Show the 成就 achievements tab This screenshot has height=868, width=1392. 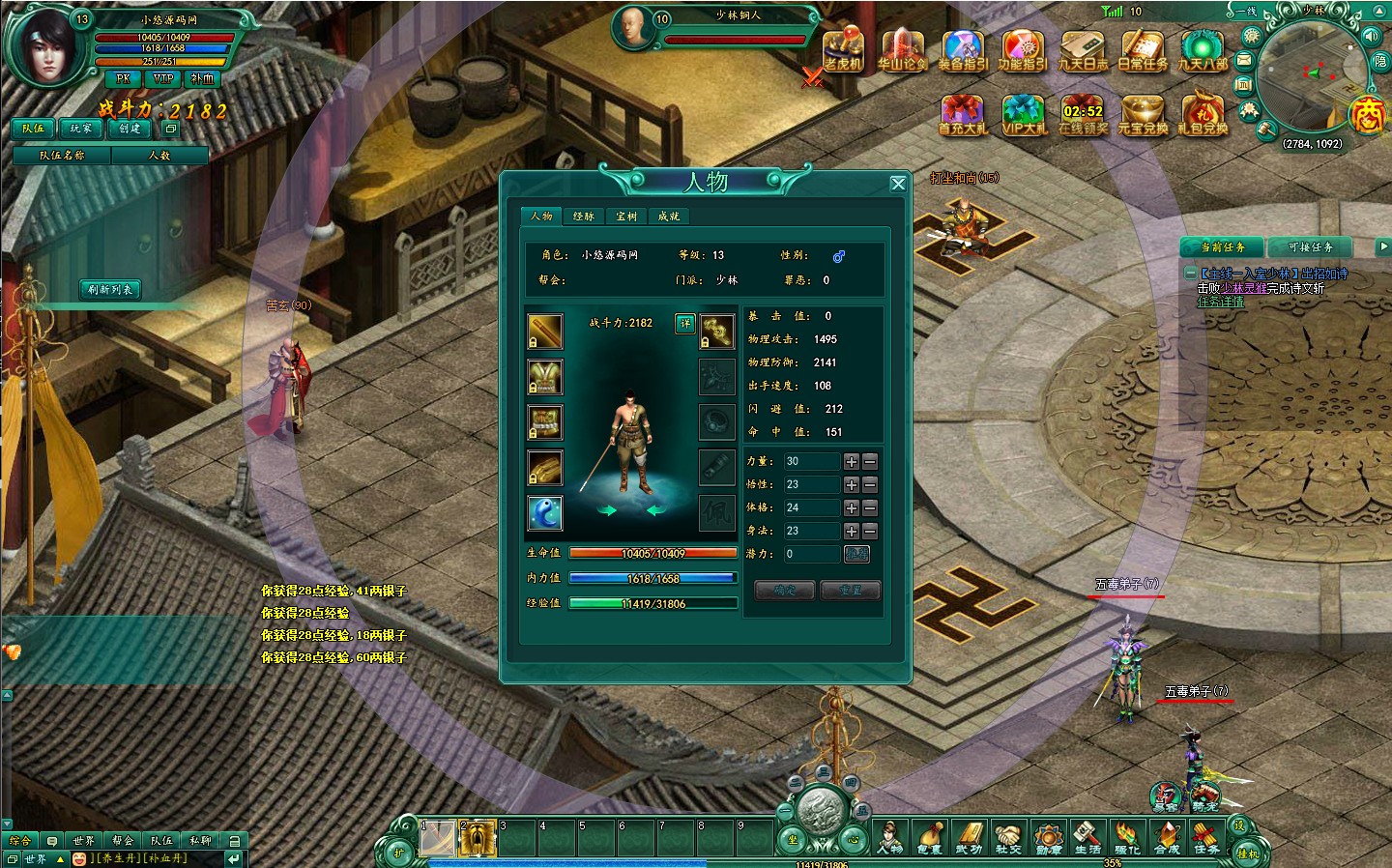click(669, 216)
